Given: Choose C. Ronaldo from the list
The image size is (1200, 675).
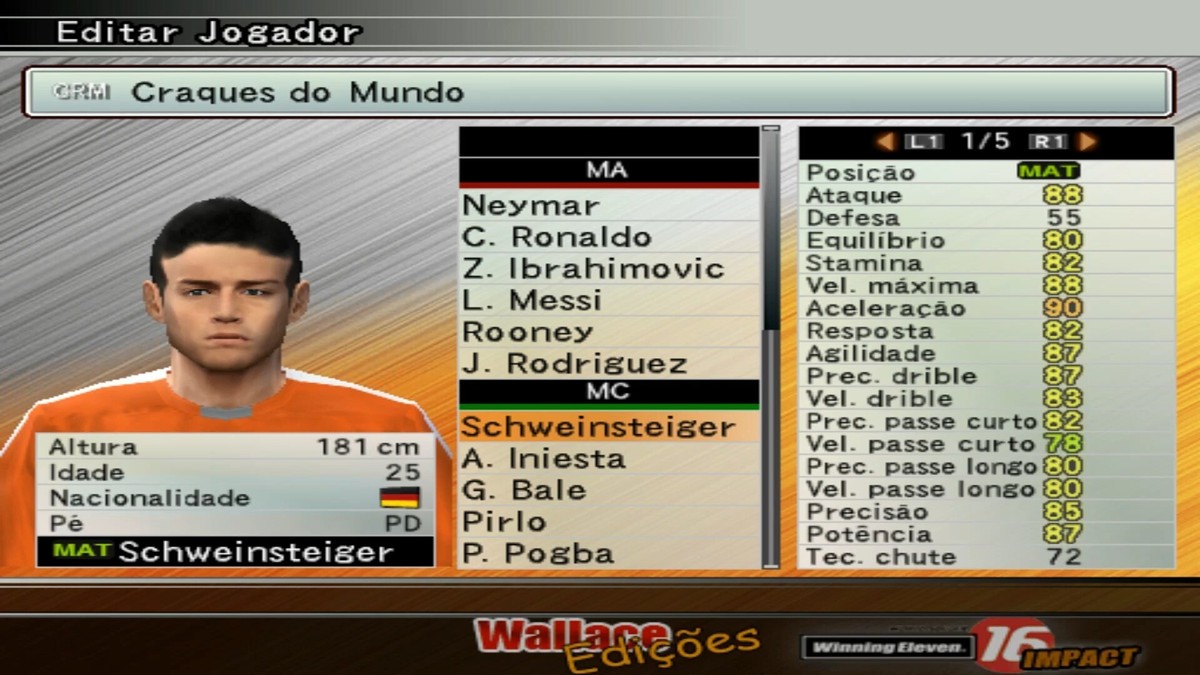Looking at the screenshot, I should click(608, 238).
